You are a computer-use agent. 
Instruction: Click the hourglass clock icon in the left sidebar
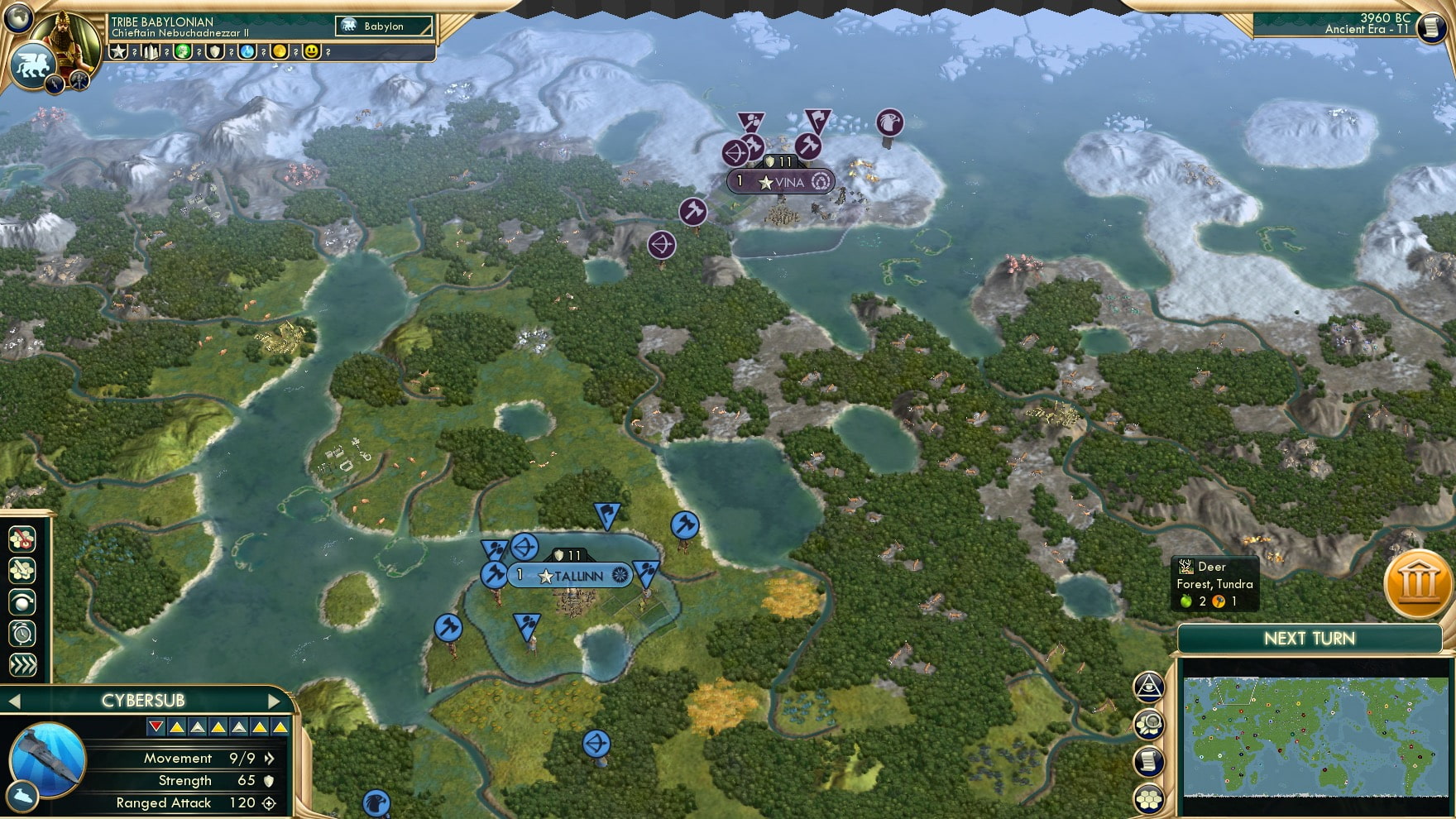[23, 632]
